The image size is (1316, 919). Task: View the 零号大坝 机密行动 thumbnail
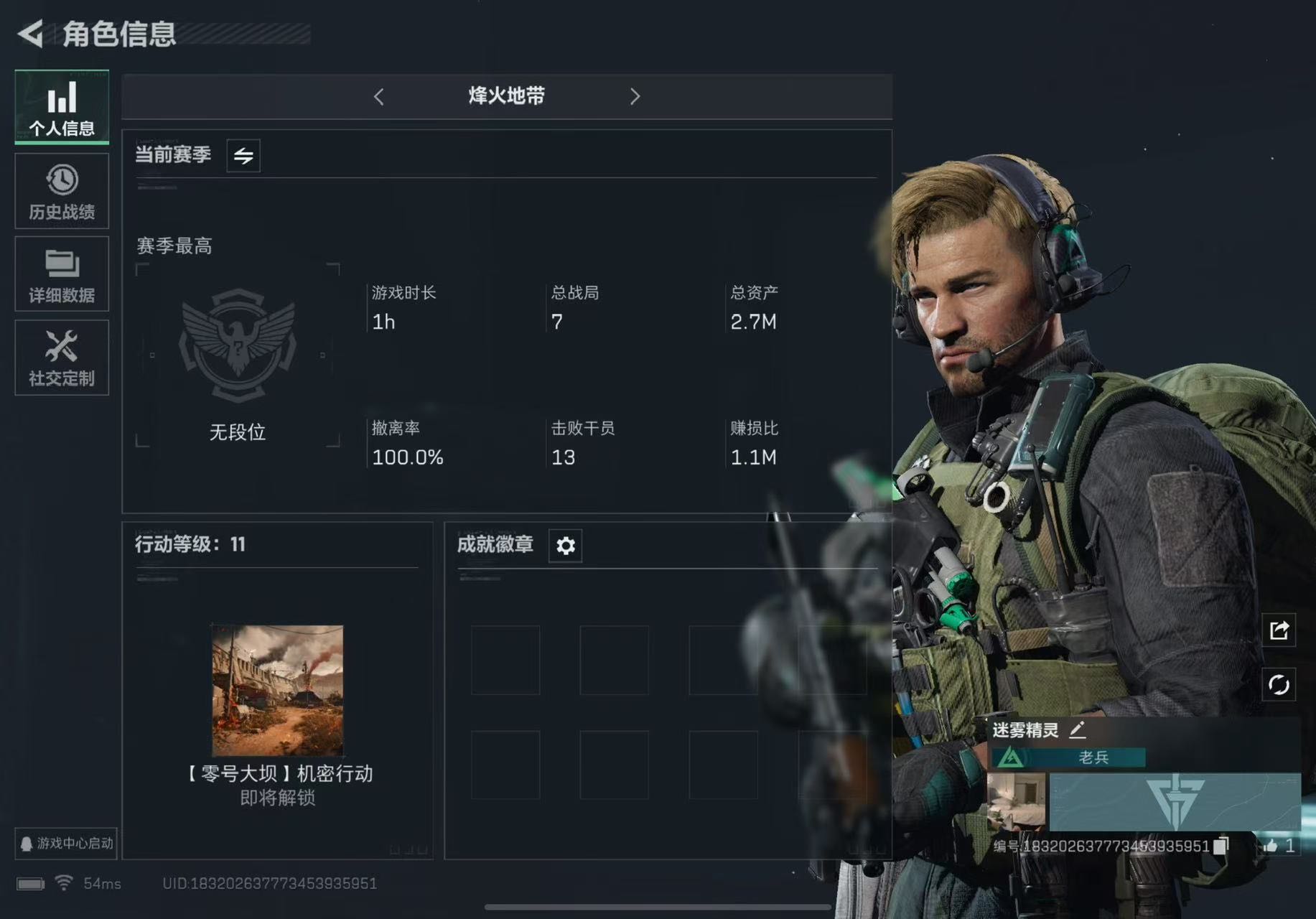277,690
